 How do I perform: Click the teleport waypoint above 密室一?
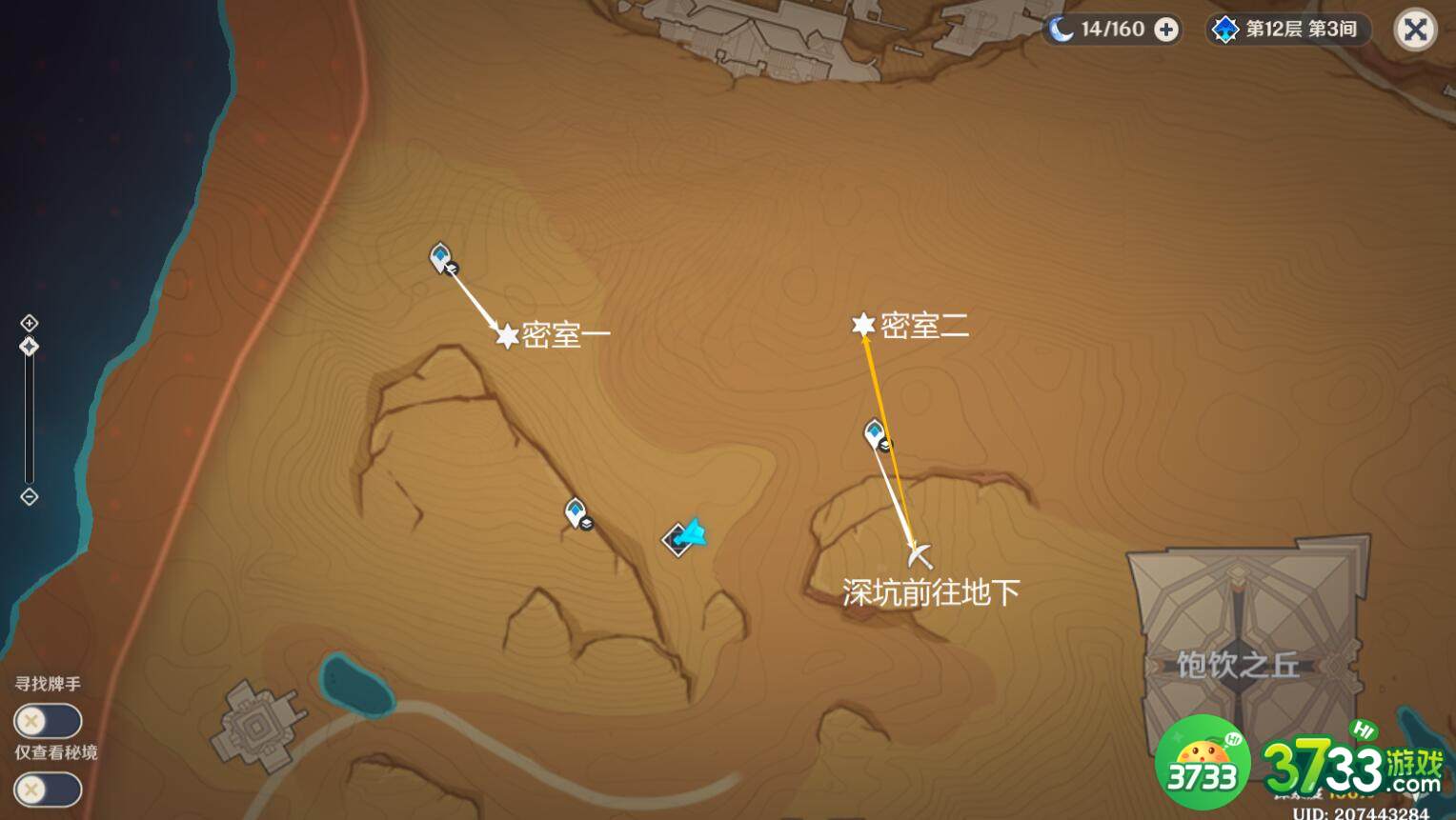439,255
